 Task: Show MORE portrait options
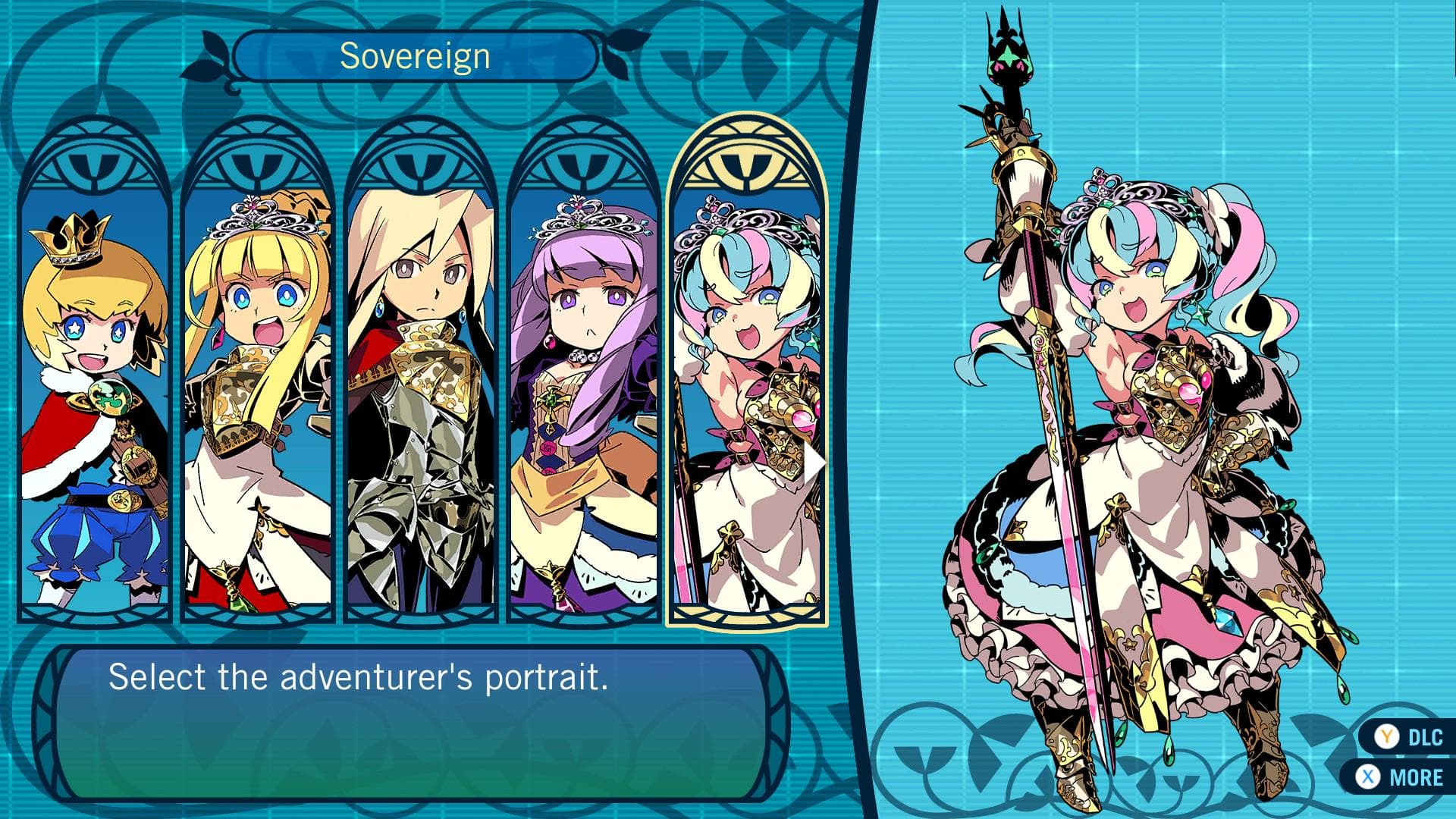pos(1401,777)
